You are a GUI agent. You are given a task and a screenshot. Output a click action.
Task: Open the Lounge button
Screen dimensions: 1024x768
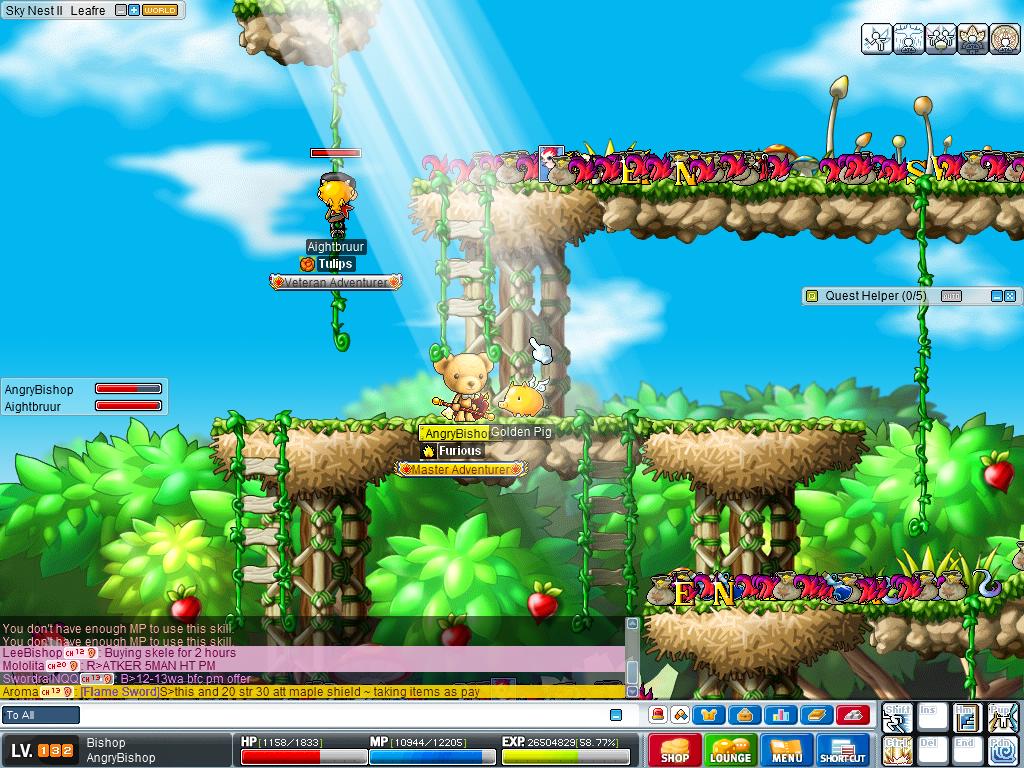point(731,750)
